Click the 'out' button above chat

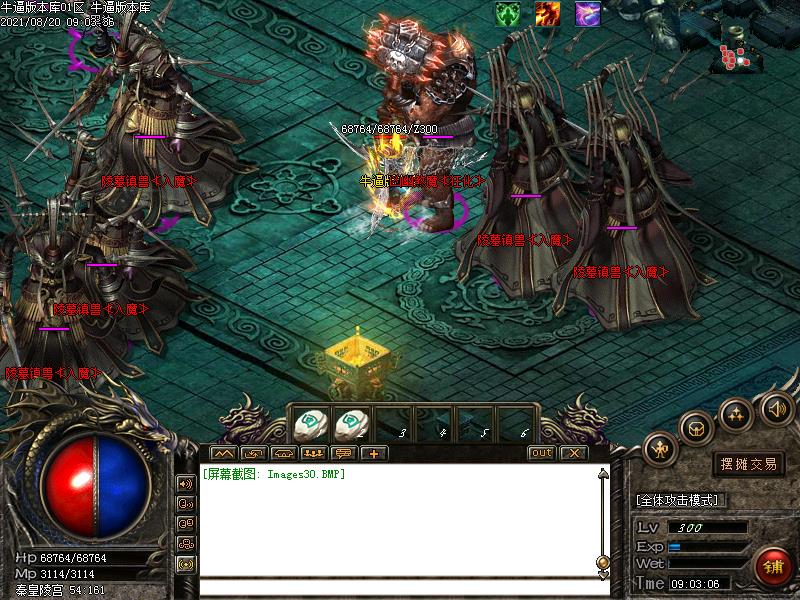tap(541, 453)
